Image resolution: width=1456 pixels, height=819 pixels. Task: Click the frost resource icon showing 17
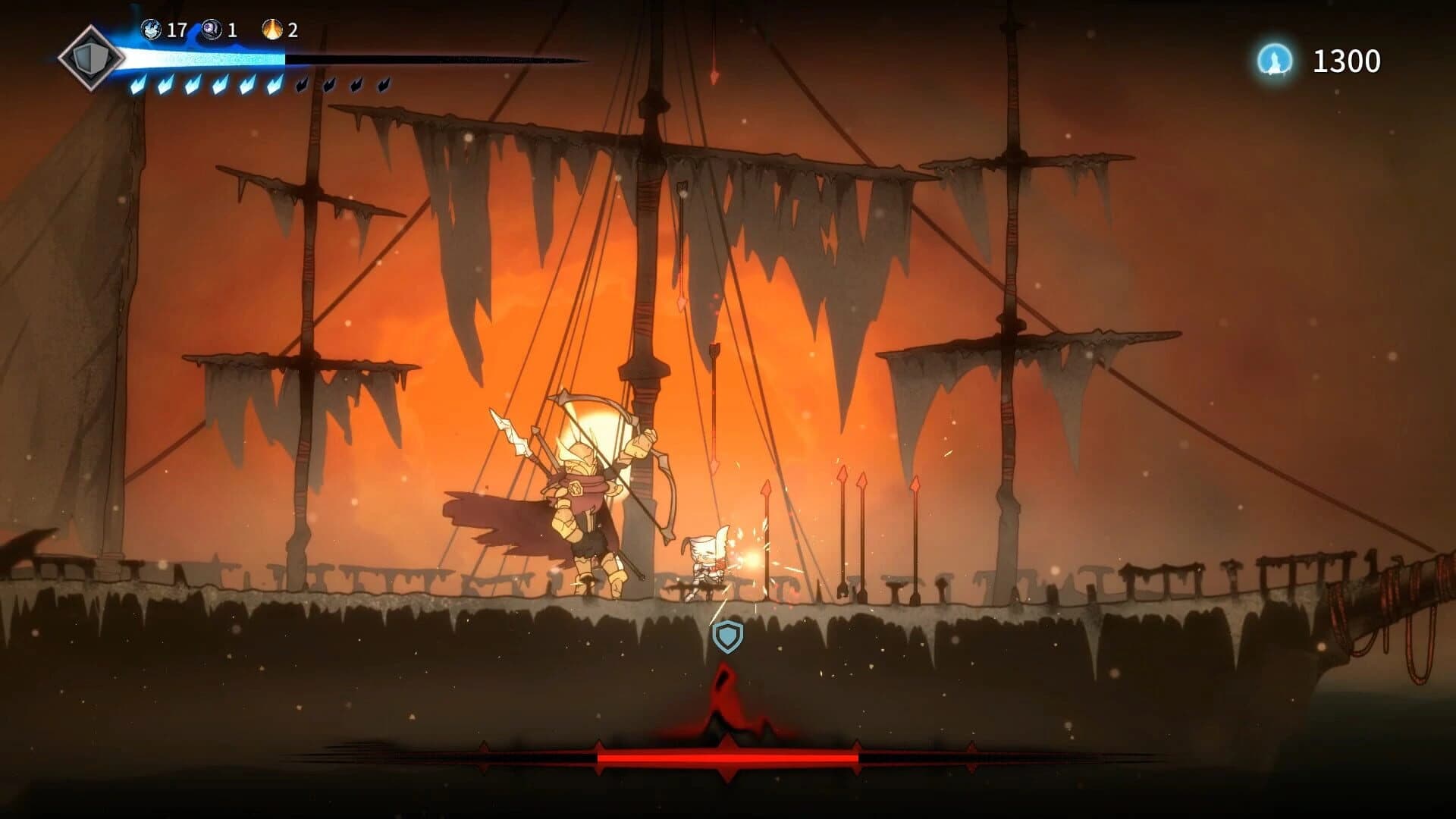pos(152,30)
